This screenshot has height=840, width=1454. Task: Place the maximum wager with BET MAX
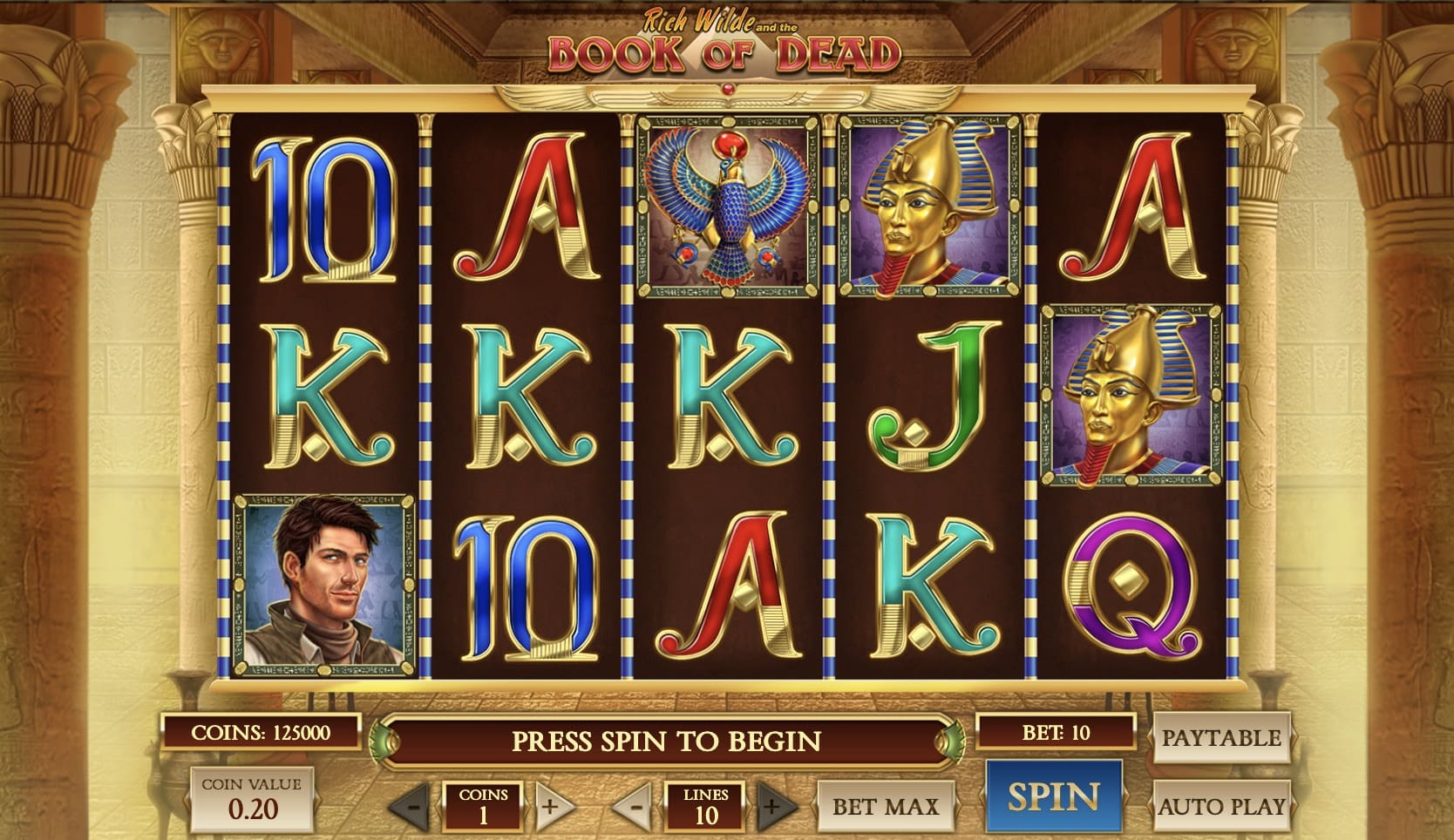tap(886, 806)
